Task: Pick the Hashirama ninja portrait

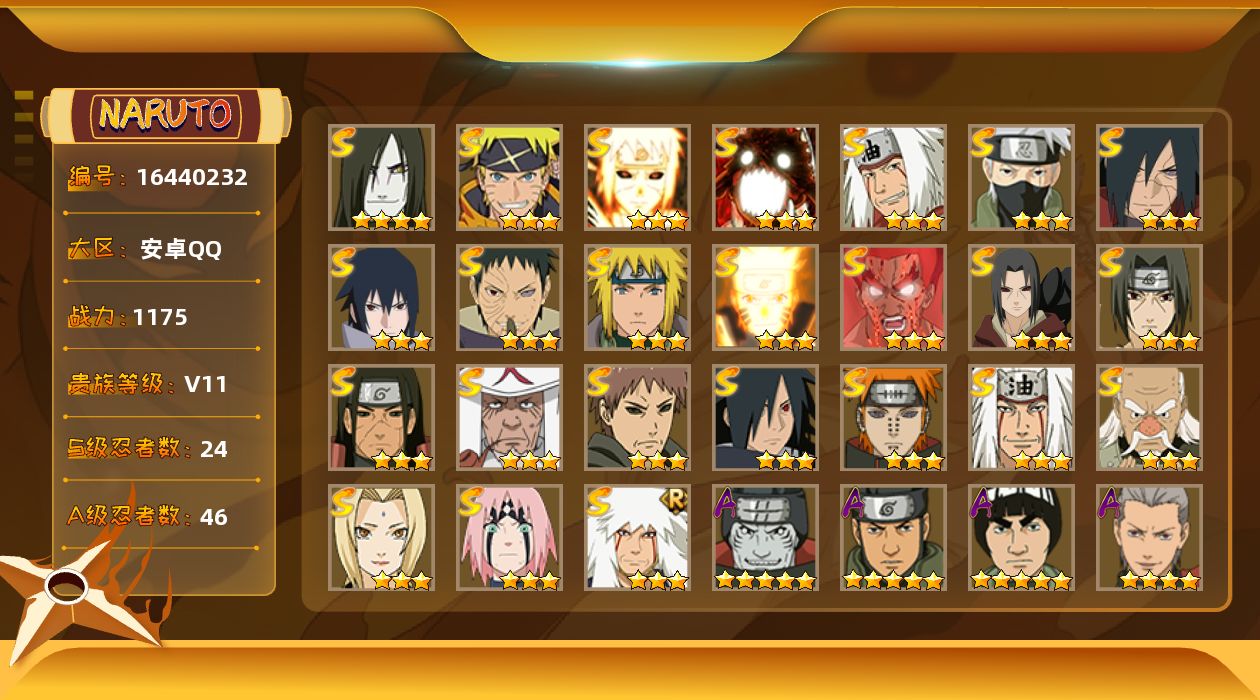Action: pos(381,417)
